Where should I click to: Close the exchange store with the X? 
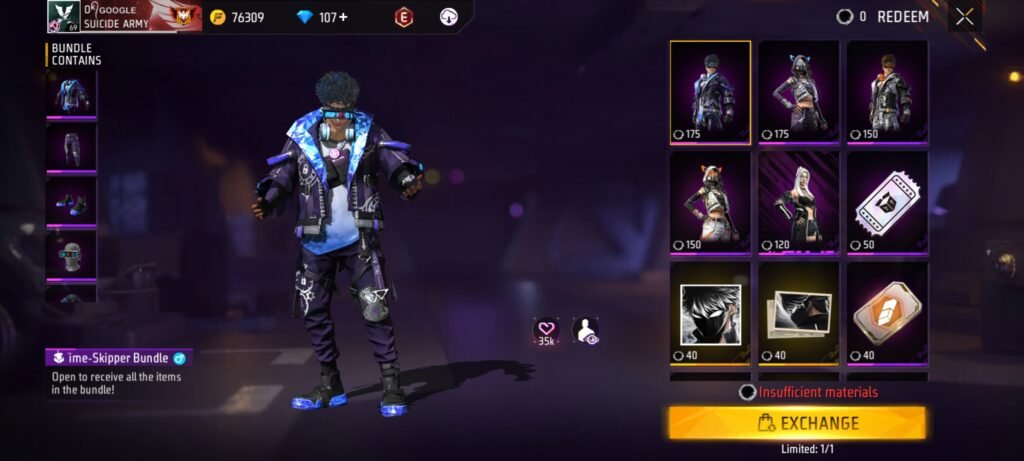click(964, 17)
